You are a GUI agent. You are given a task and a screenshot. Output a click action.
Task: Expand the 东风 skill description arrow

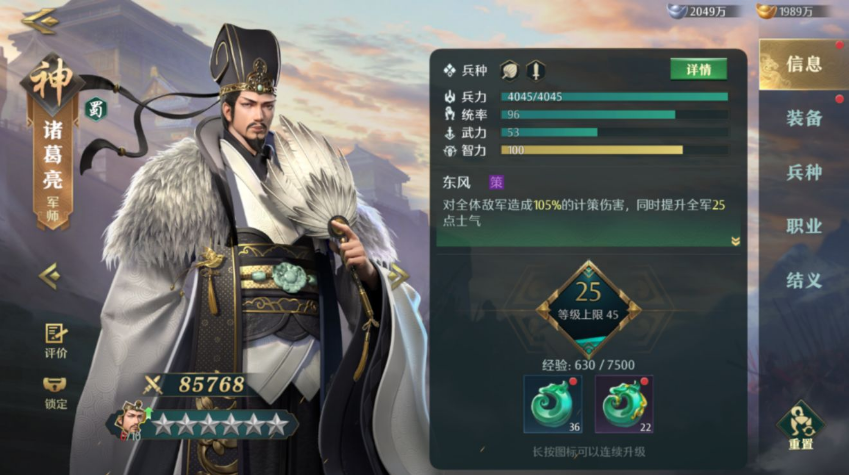[735, 241]
